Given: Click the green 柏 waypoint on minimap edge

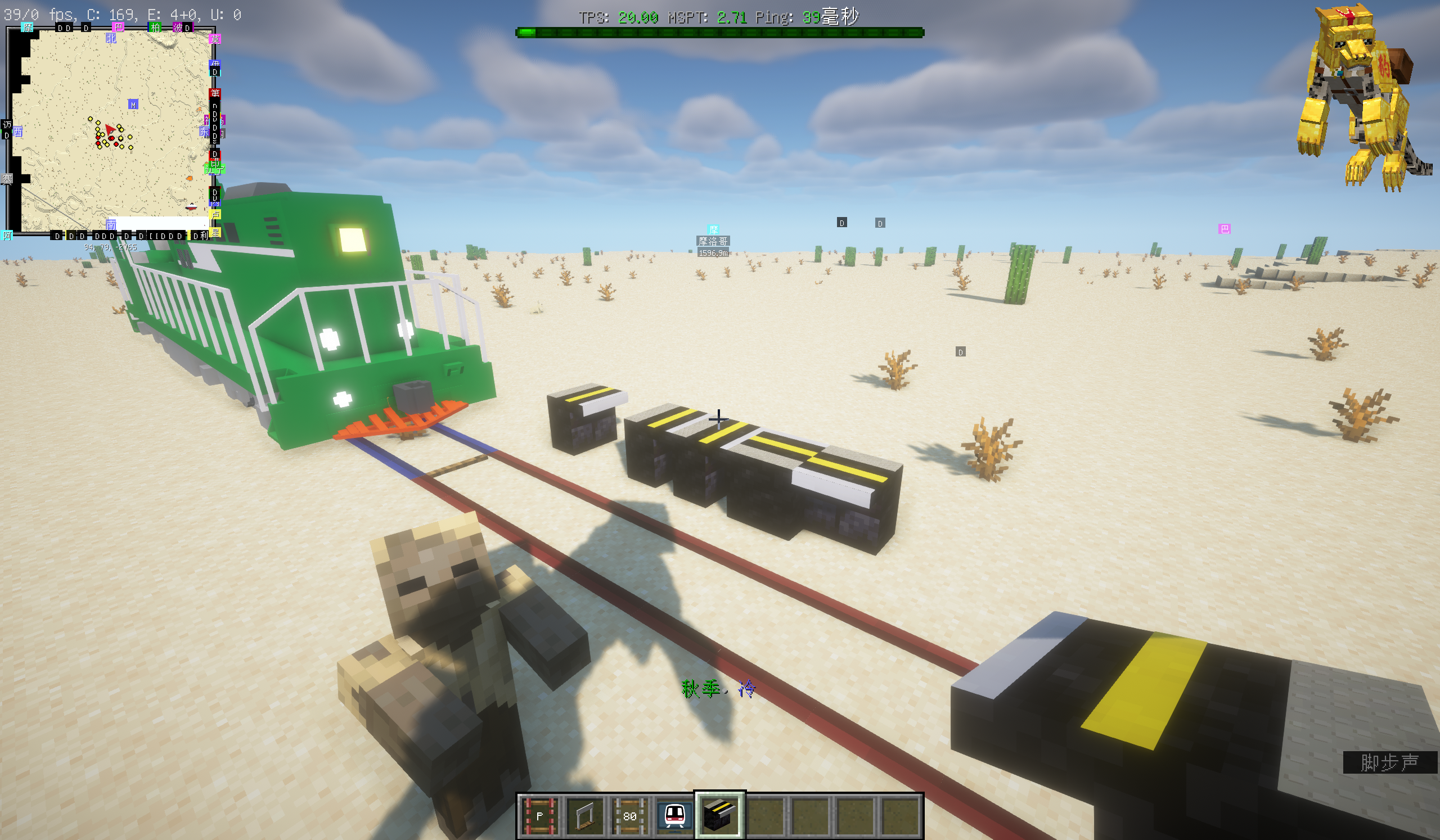Looking at the screenshot, I should tap(155, 27).
